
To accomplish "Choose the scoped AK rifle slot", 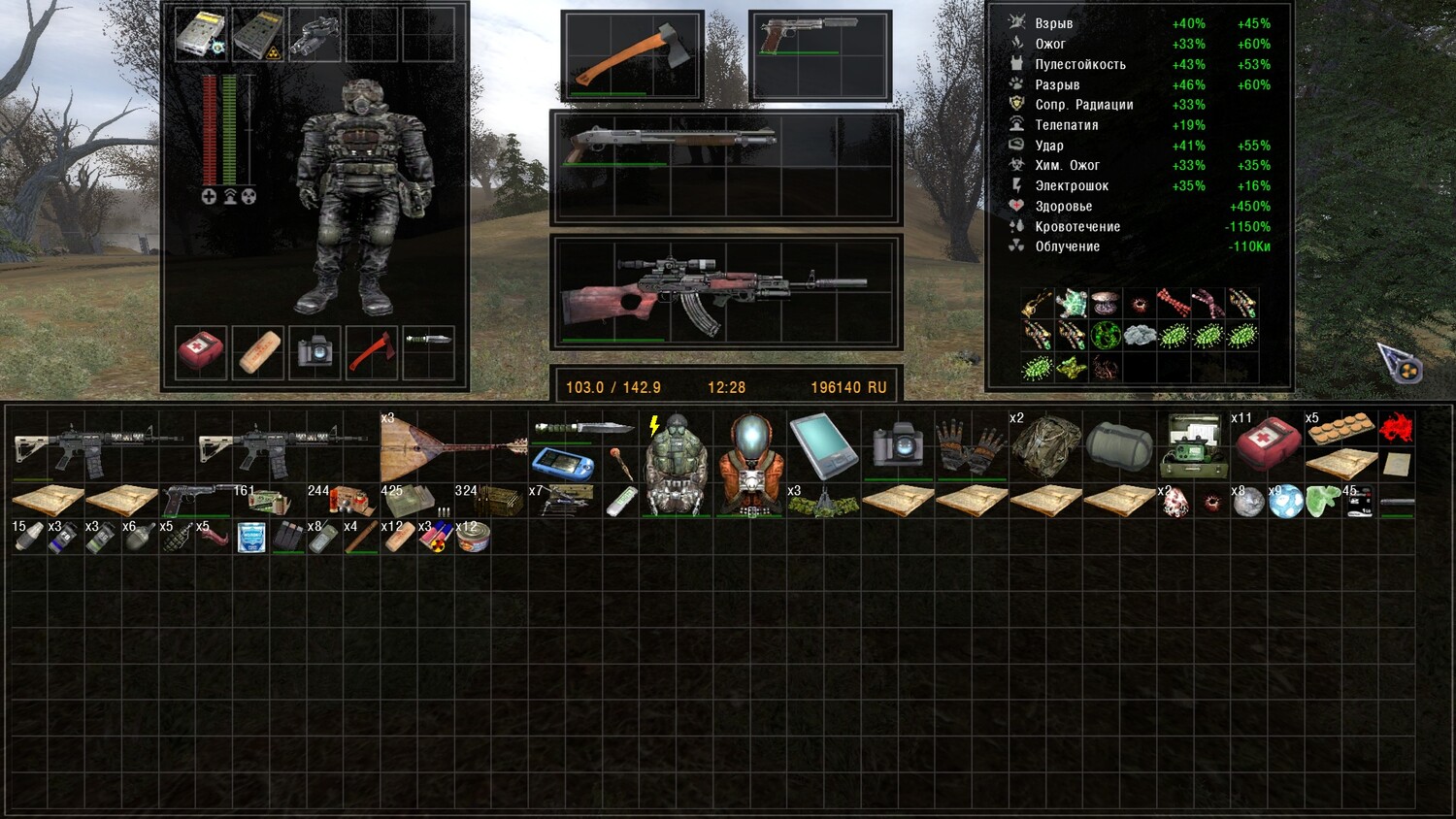I will pos(726,290).
